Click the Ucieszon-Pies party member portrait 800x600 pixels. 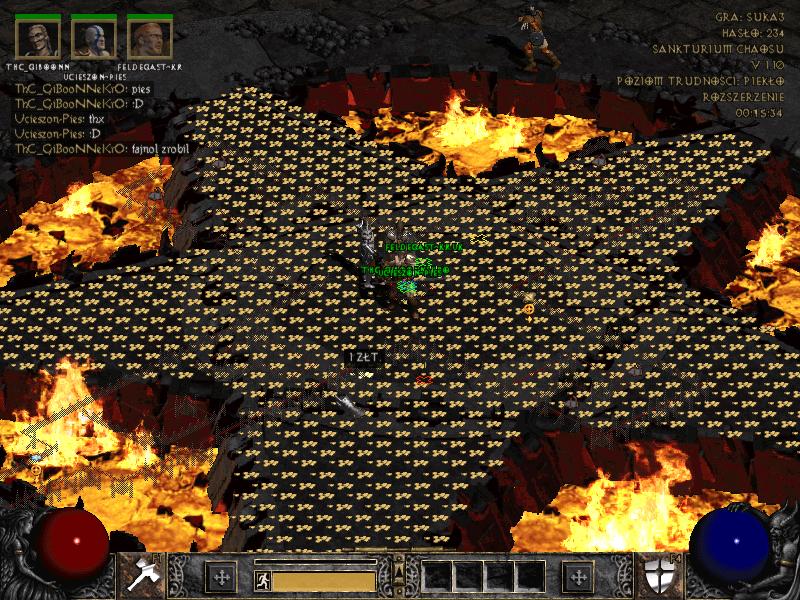pos(92,38)
